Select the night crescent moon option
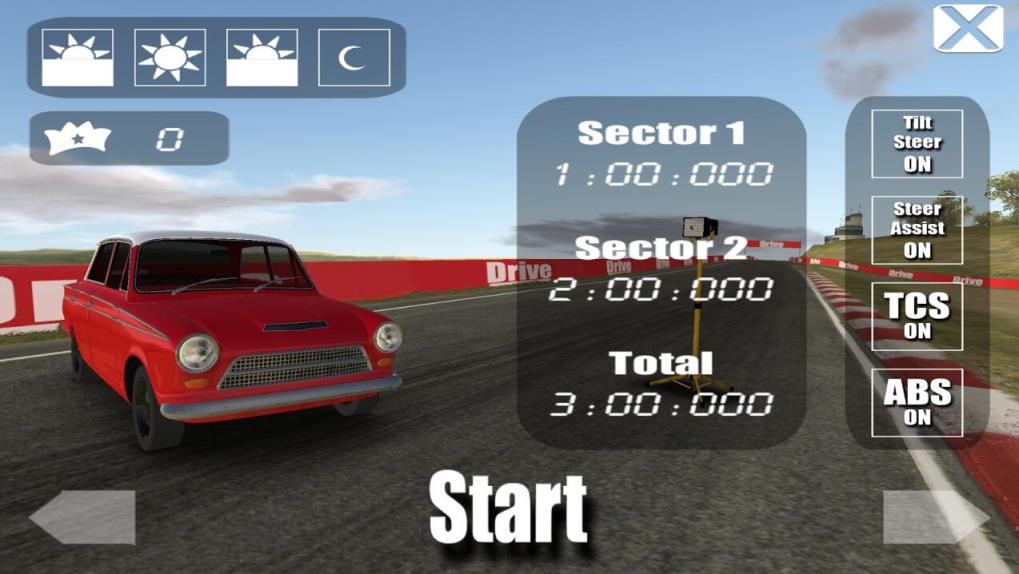Image resolution: width=1019 pixels, height=574 pixels. click(x=354, y=57)
